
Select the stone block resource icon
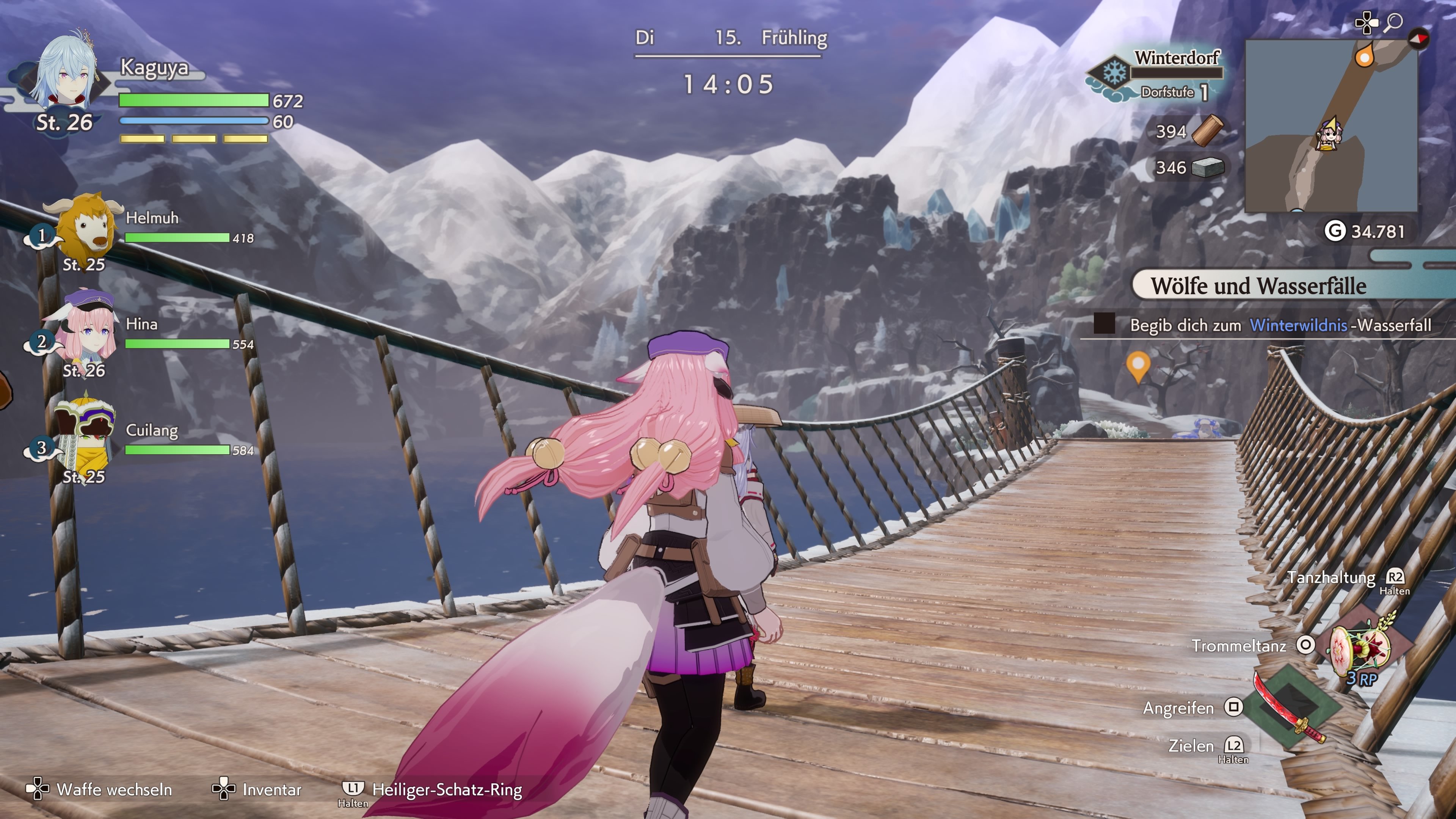coord(1207,167)
